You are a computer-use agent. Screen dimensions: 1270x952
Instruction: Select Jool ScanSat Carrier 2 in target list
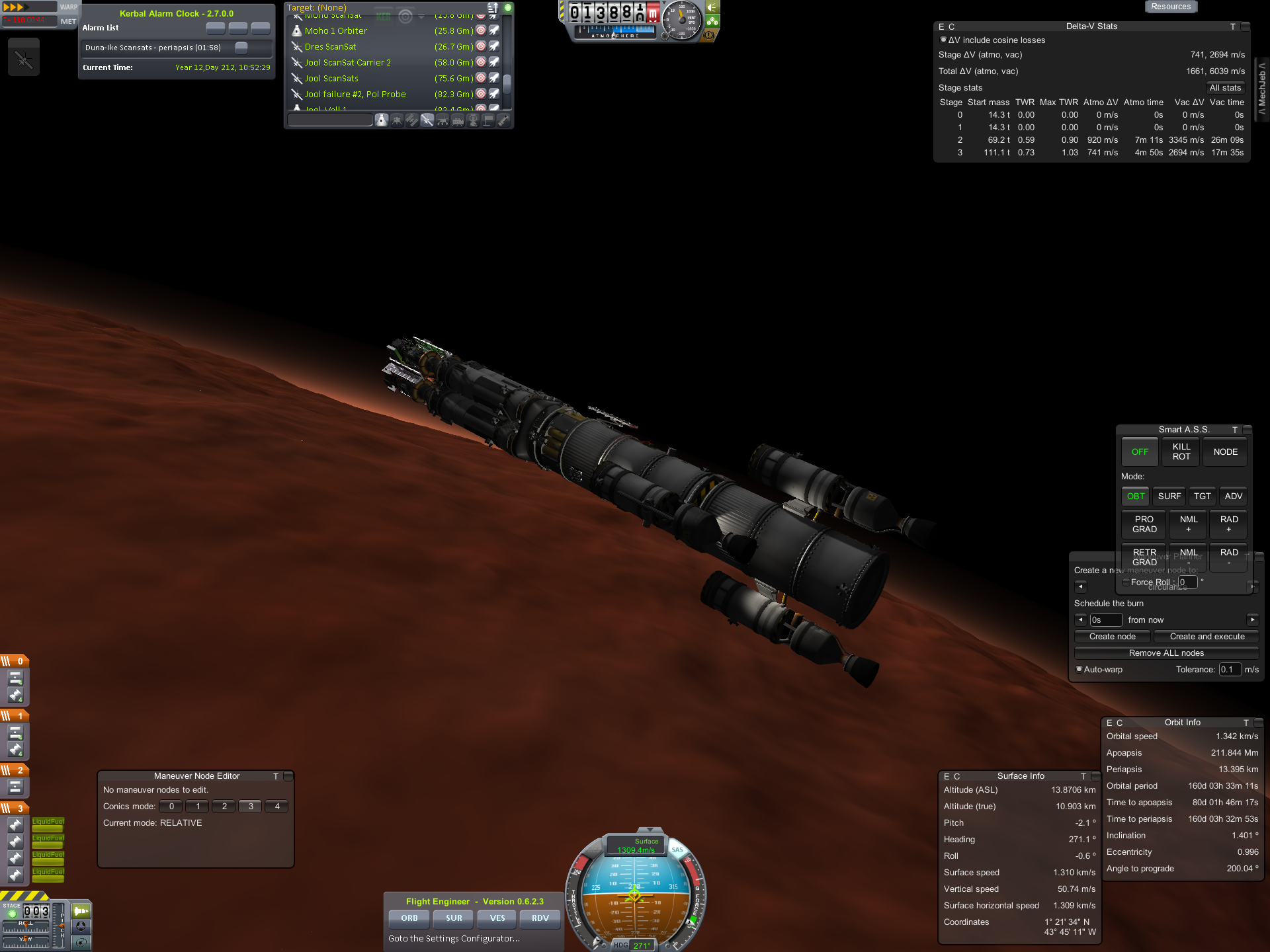(x=347, y=63)
